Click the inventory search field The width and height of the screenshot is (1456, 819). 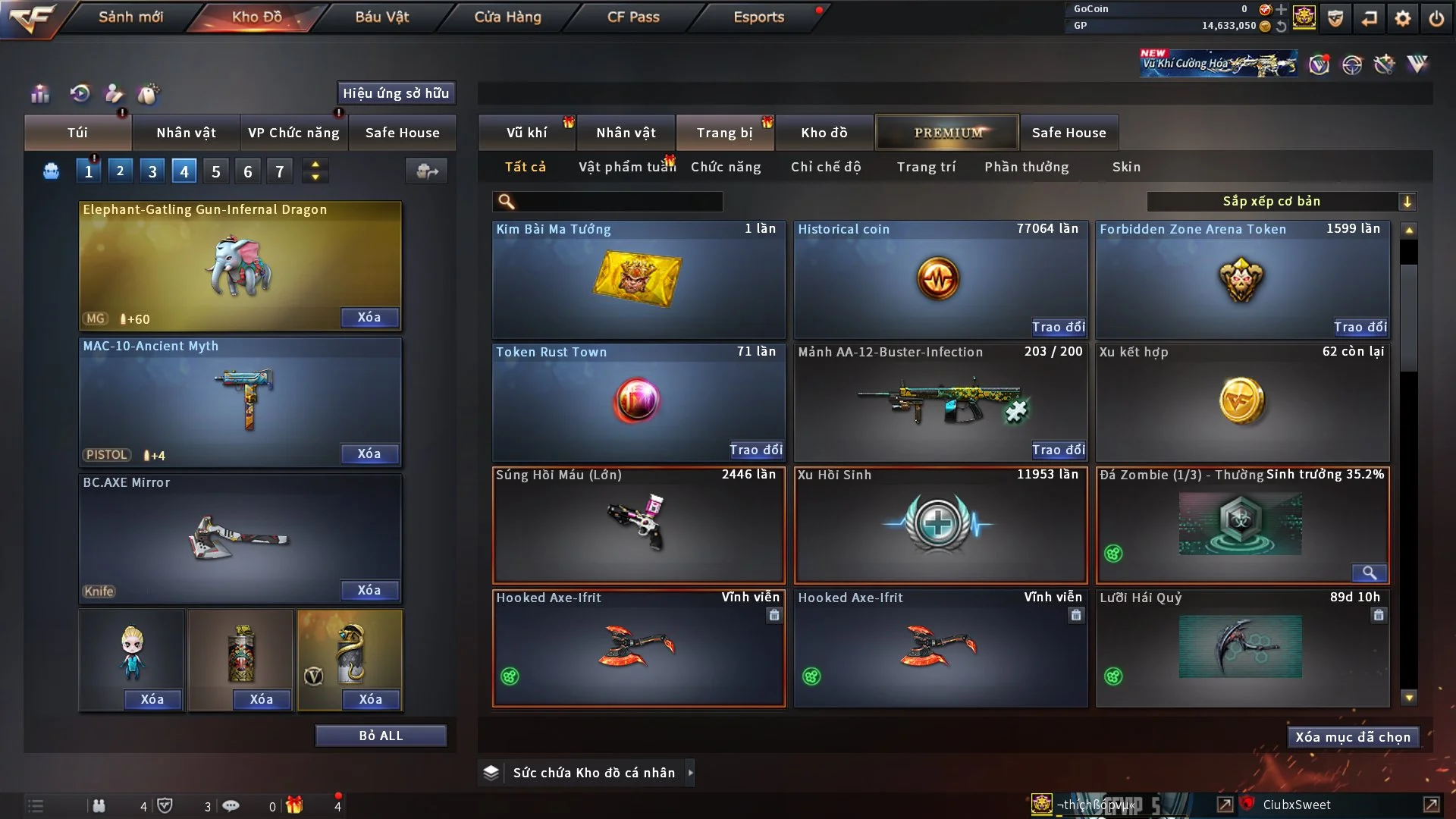click(618, 202)
